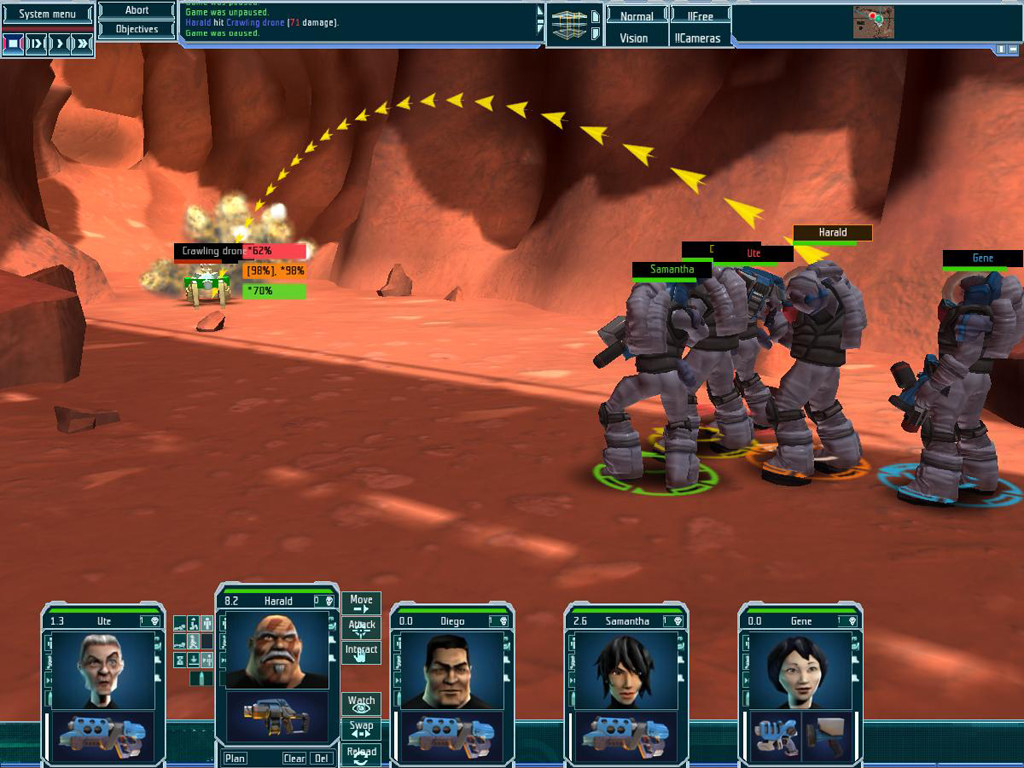Screen dimensions: 1024x768
Task: Select the Normal Vision mode button
Action: tap(635, 16)
